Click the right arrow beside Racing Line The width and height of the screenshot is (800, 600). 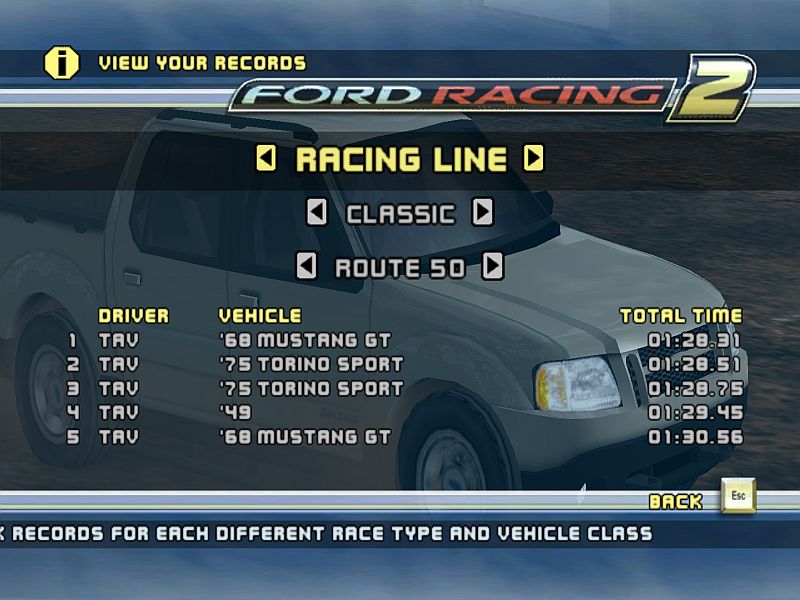[534, 158]
